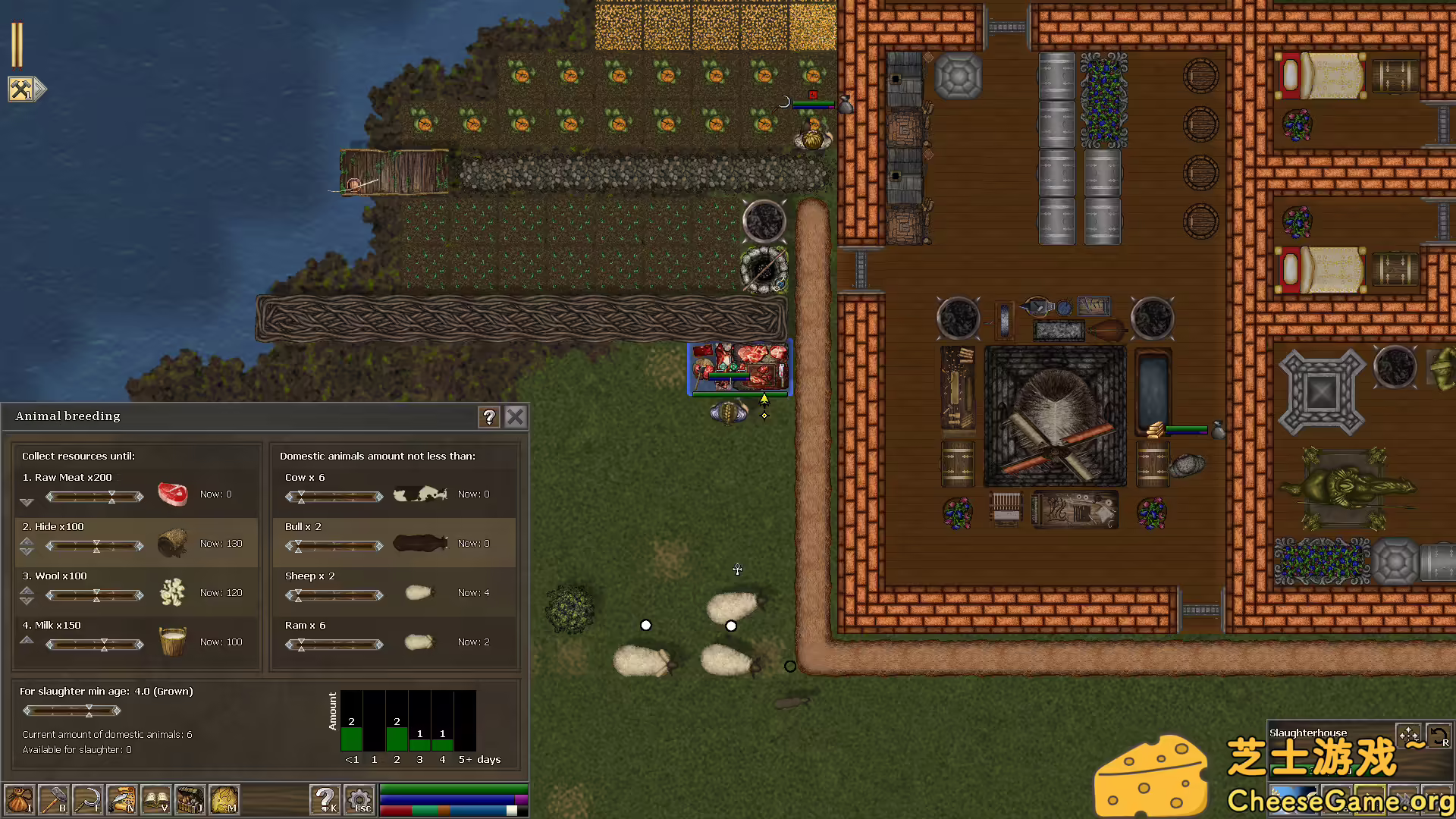The width and height of the screenshot is (1456, 819).
Task: Open the gear settings menu
Action: point(359,799)
